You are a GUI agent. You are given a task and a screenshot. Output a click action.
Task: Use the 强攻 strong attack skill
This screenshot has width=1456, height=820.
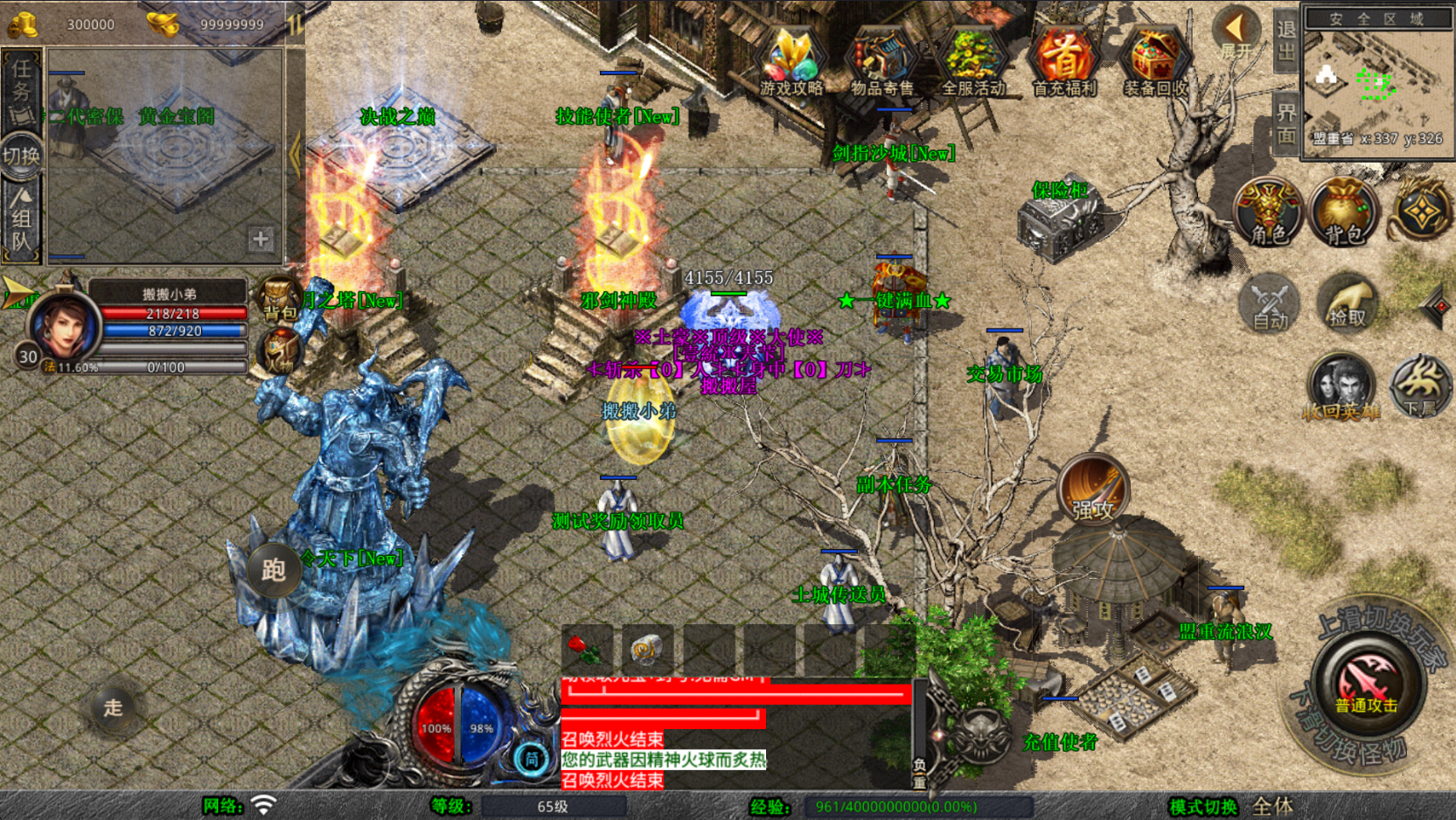(1092, 489)
